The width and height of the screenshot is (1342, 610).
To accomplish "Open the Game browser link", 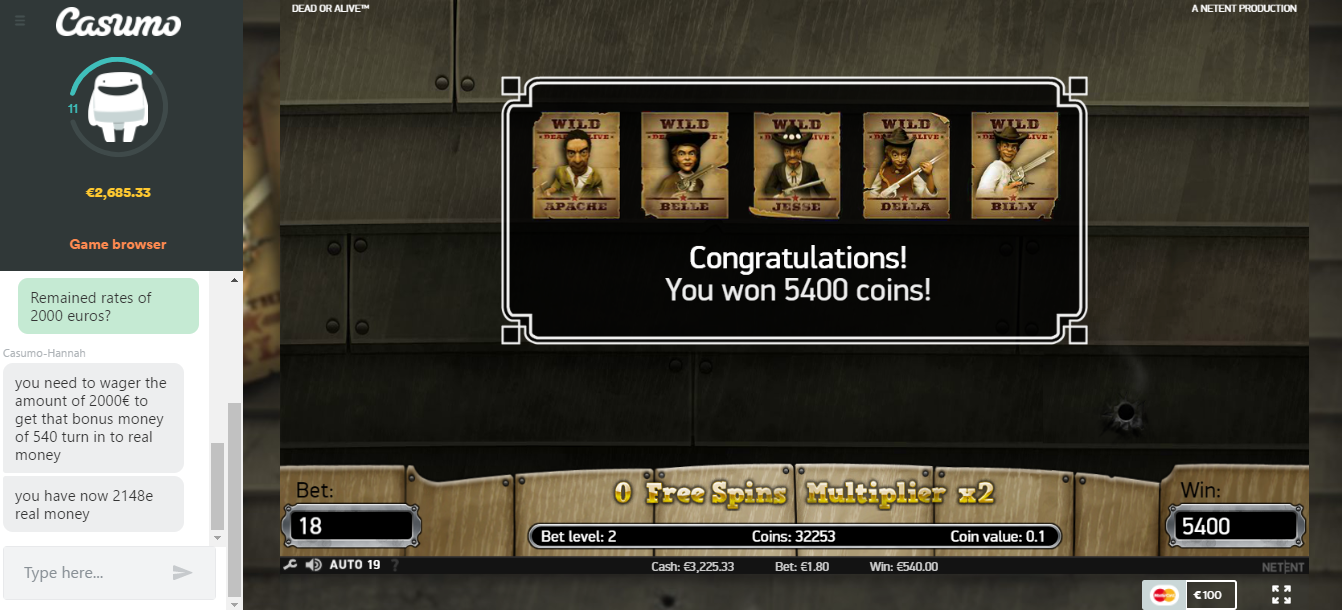I will tap(118, 244).
